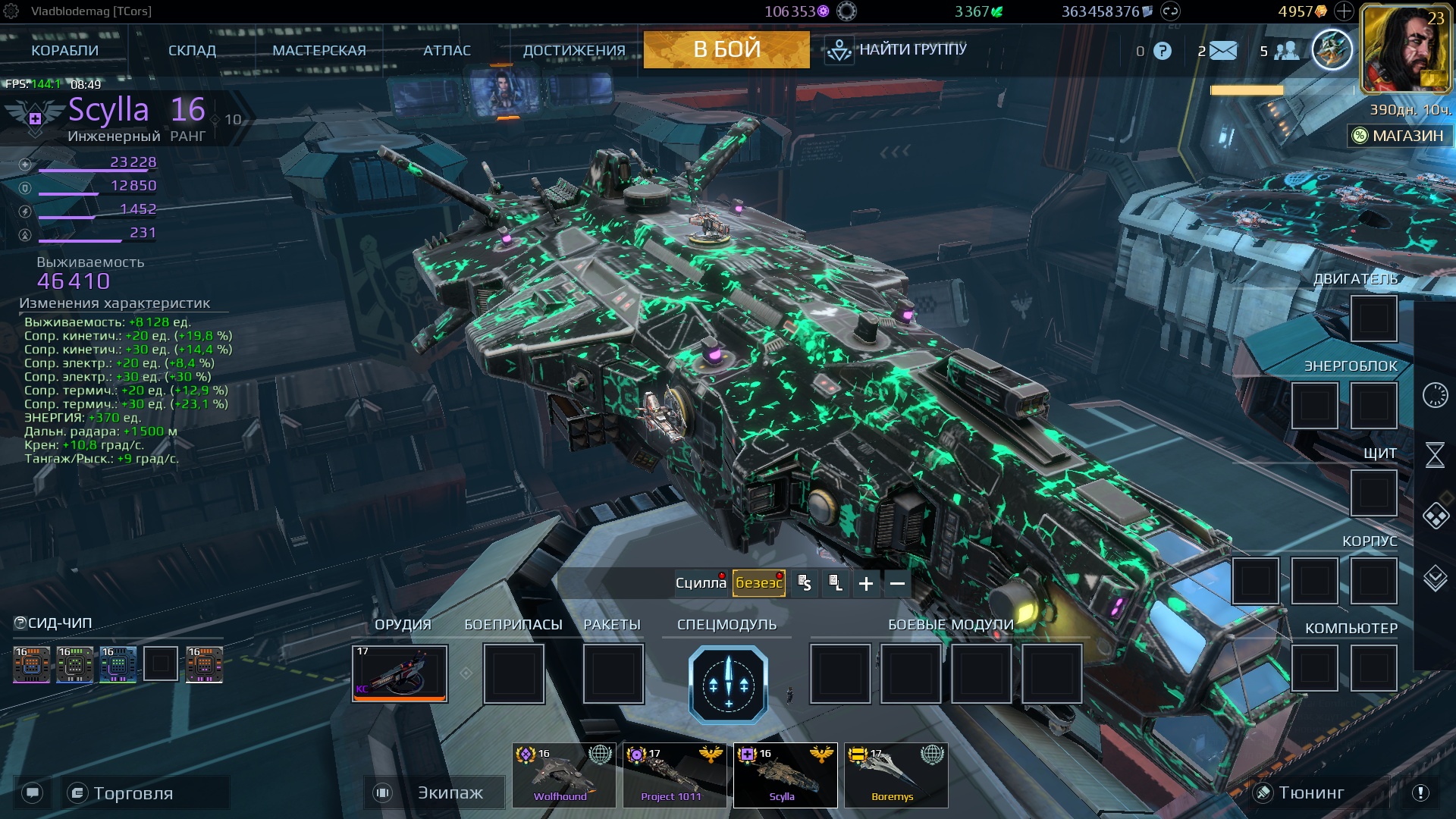The width and height of the screenshot is (1456, 819).
Task: Open the Мастерская workshop
Action: pos(319,51)
